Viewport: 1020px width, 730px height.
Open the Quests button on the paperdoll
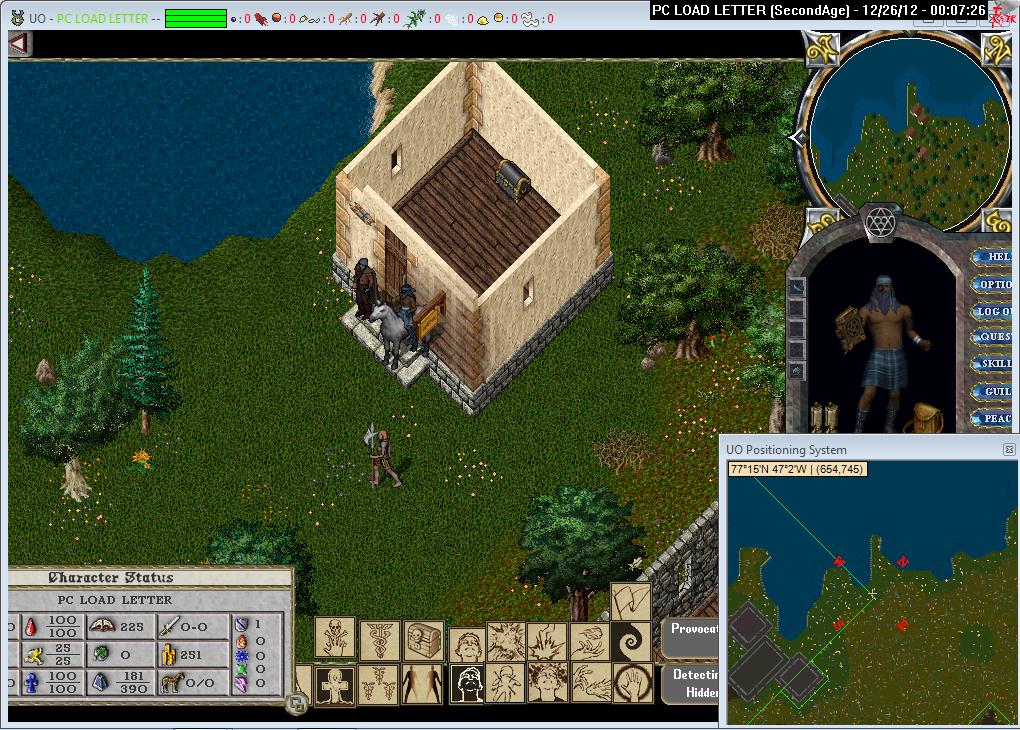pos(995,338)
